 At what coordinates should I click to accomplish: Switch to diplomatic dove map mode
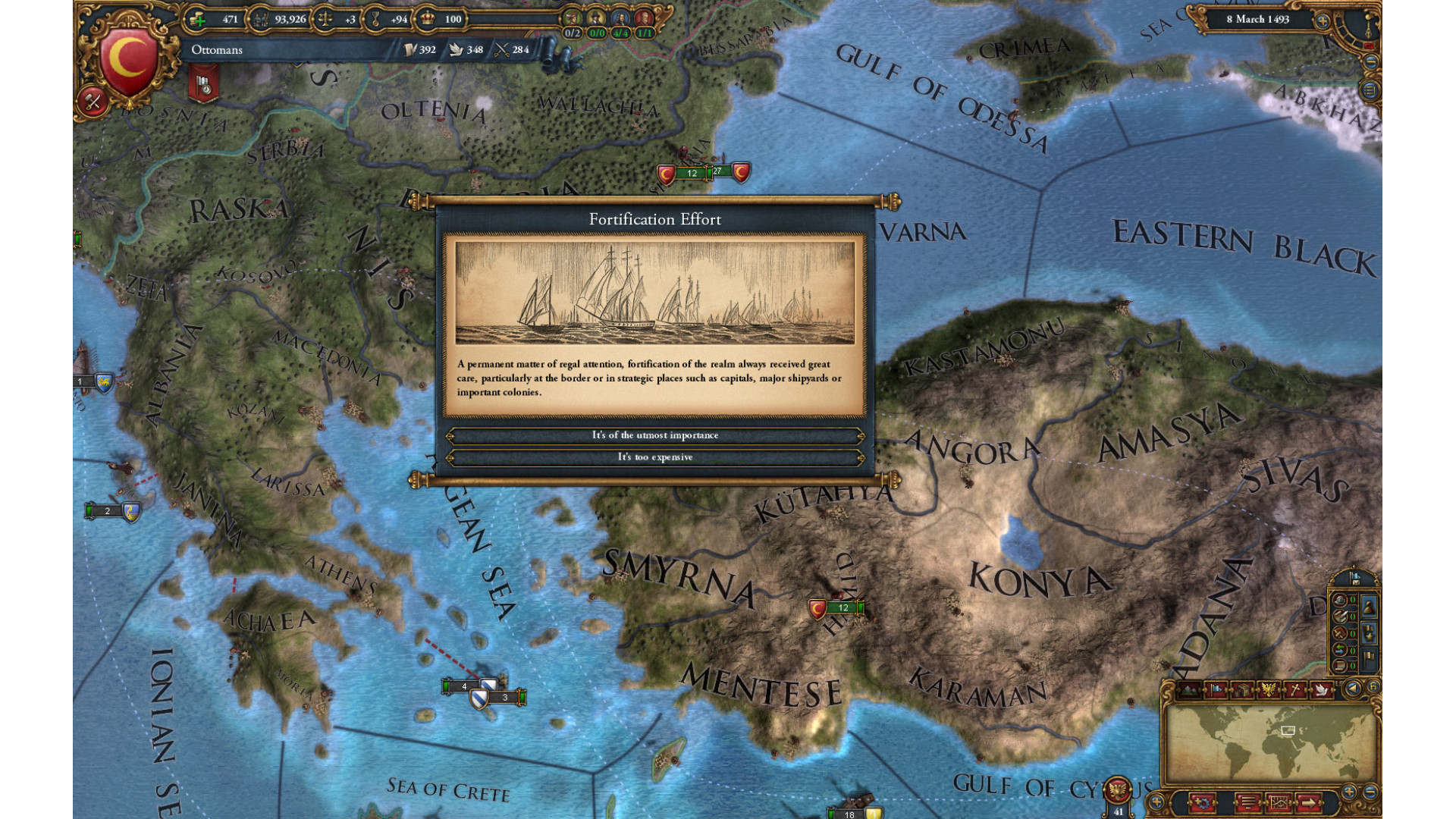point(1321,689)
